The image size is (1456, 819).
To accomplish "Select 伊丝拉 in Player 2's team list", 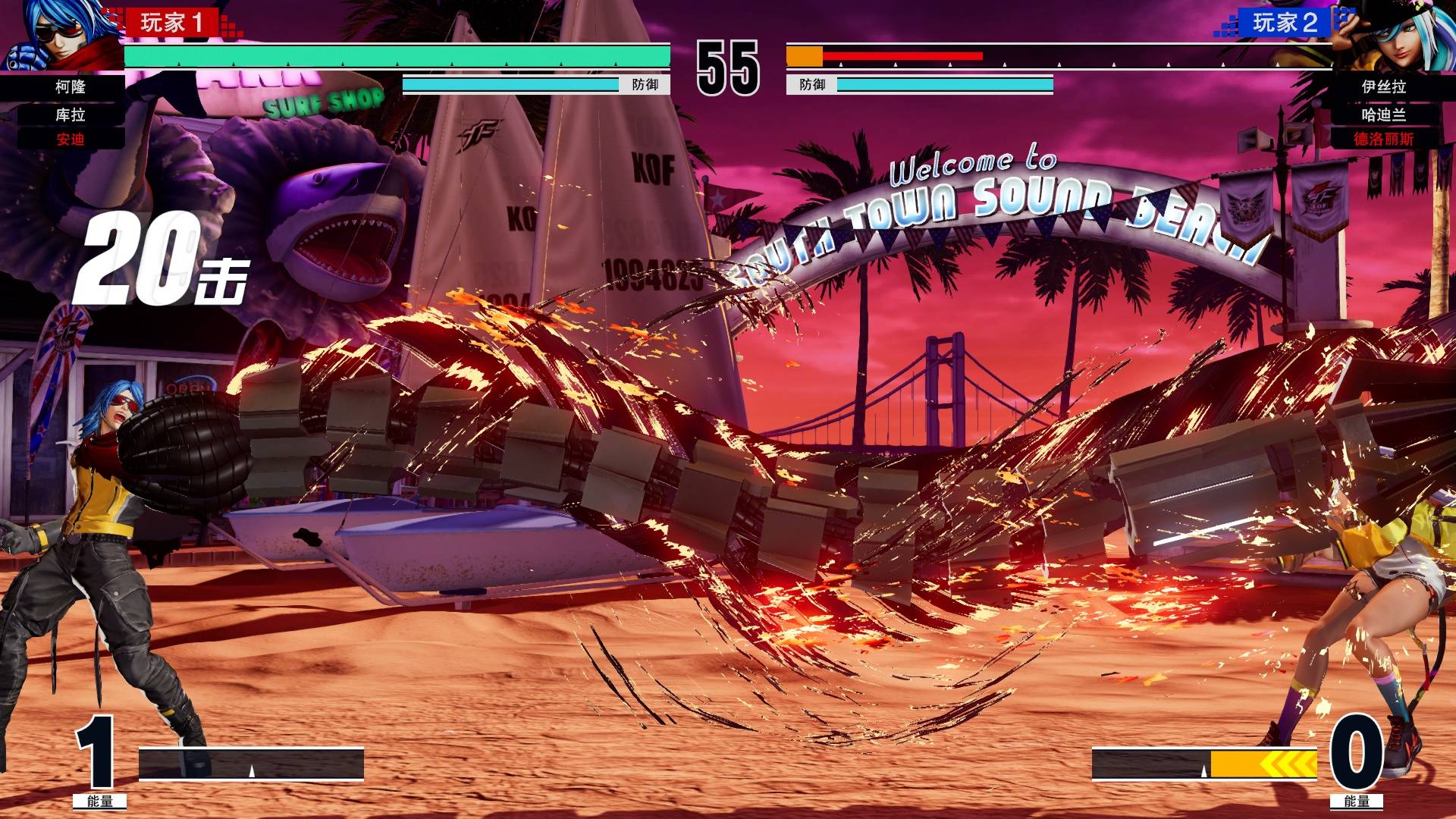I will (1383, 87).
